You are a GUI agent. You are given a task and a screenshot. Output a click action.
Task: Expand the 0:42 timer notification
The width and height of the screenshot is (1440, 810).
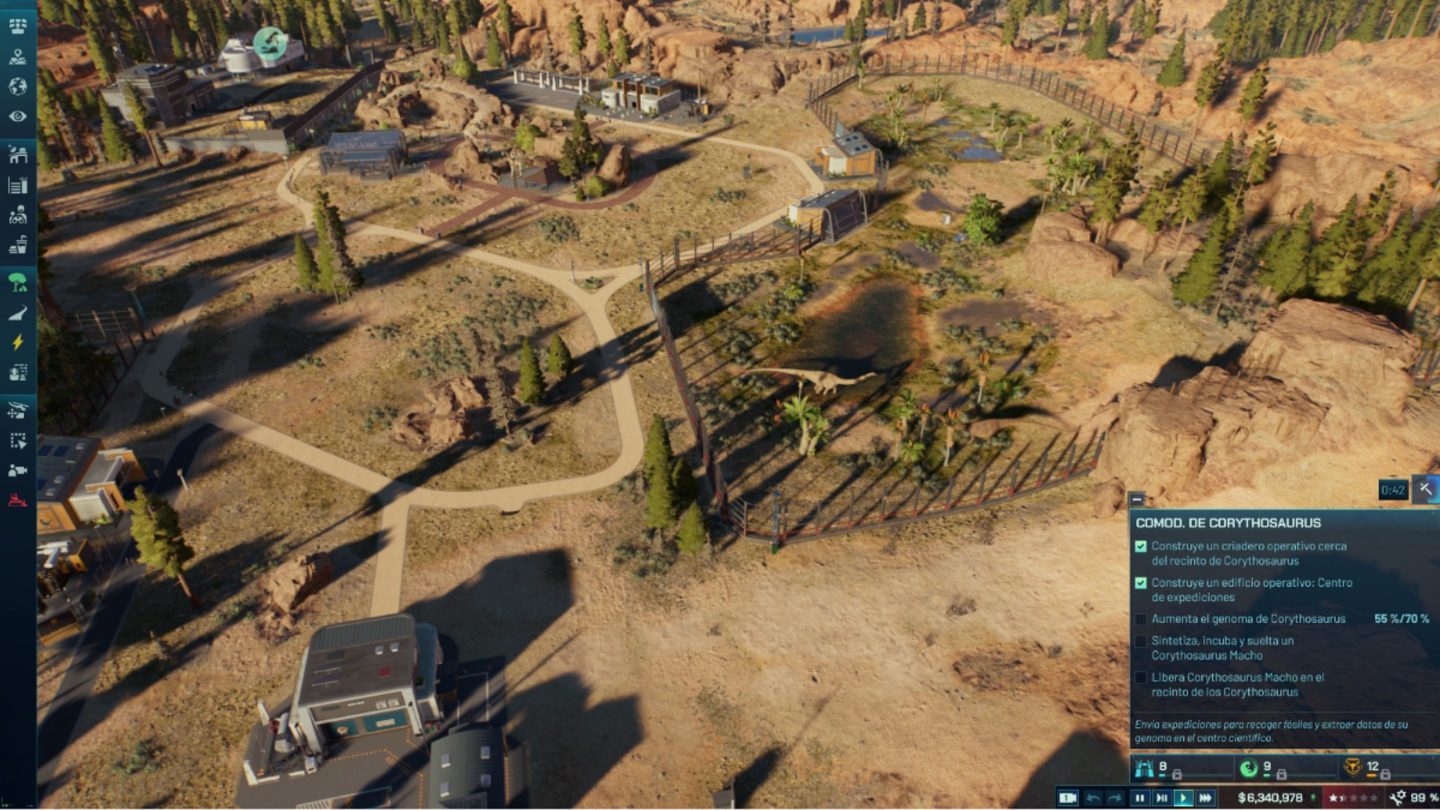1394,489
